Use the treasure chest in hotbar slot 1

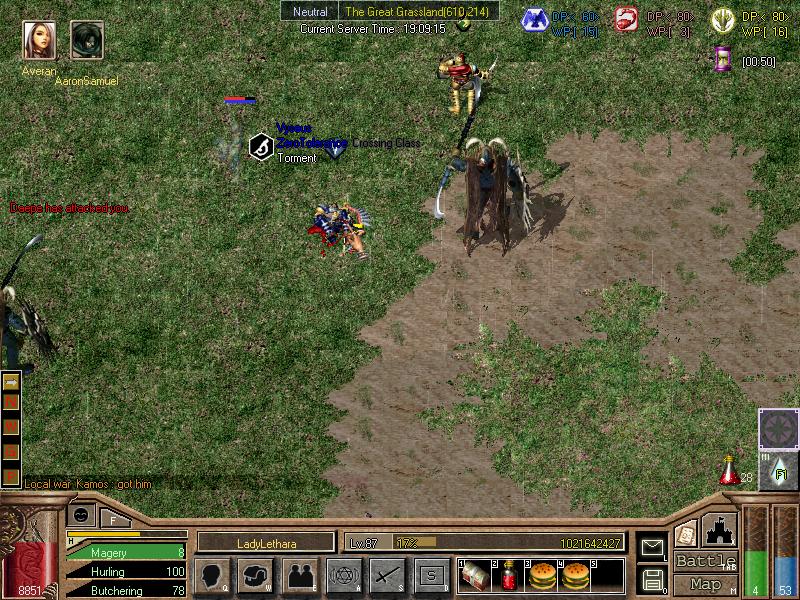click(474, 575)
